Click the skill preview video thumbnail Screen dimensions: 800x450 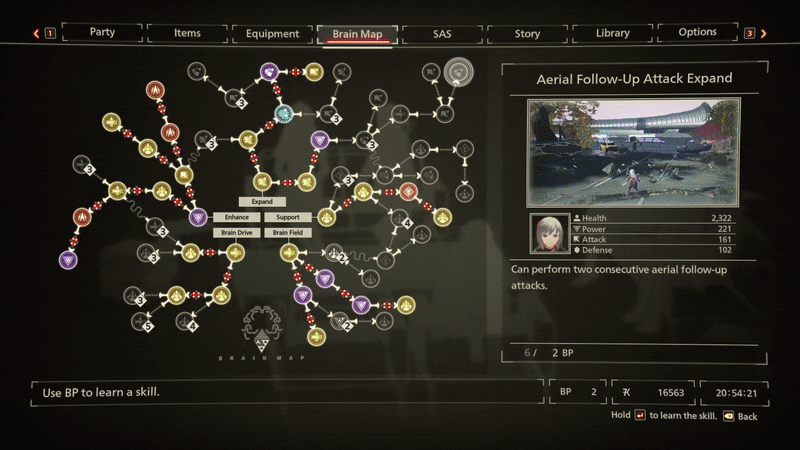click(x=634, y=151)
